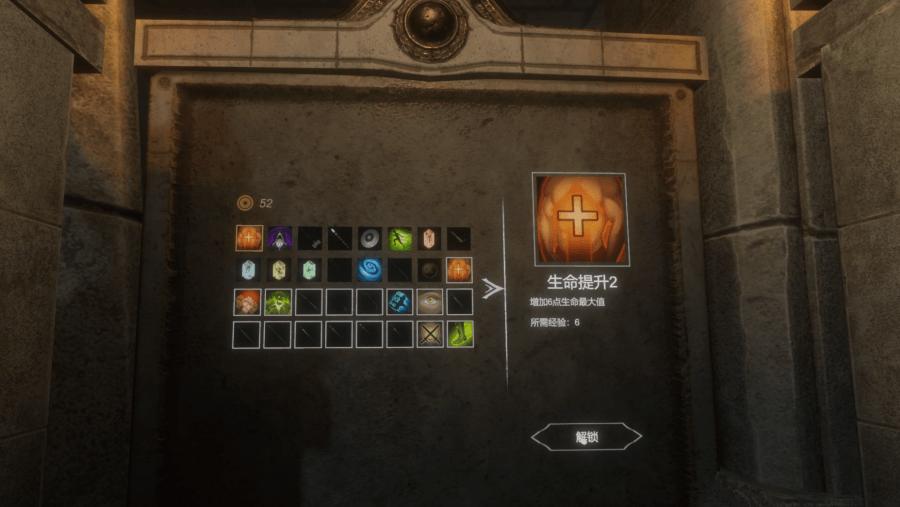The image size is (900, 507).
Task: Select the green poison skill icon
Action: (279, 302)
